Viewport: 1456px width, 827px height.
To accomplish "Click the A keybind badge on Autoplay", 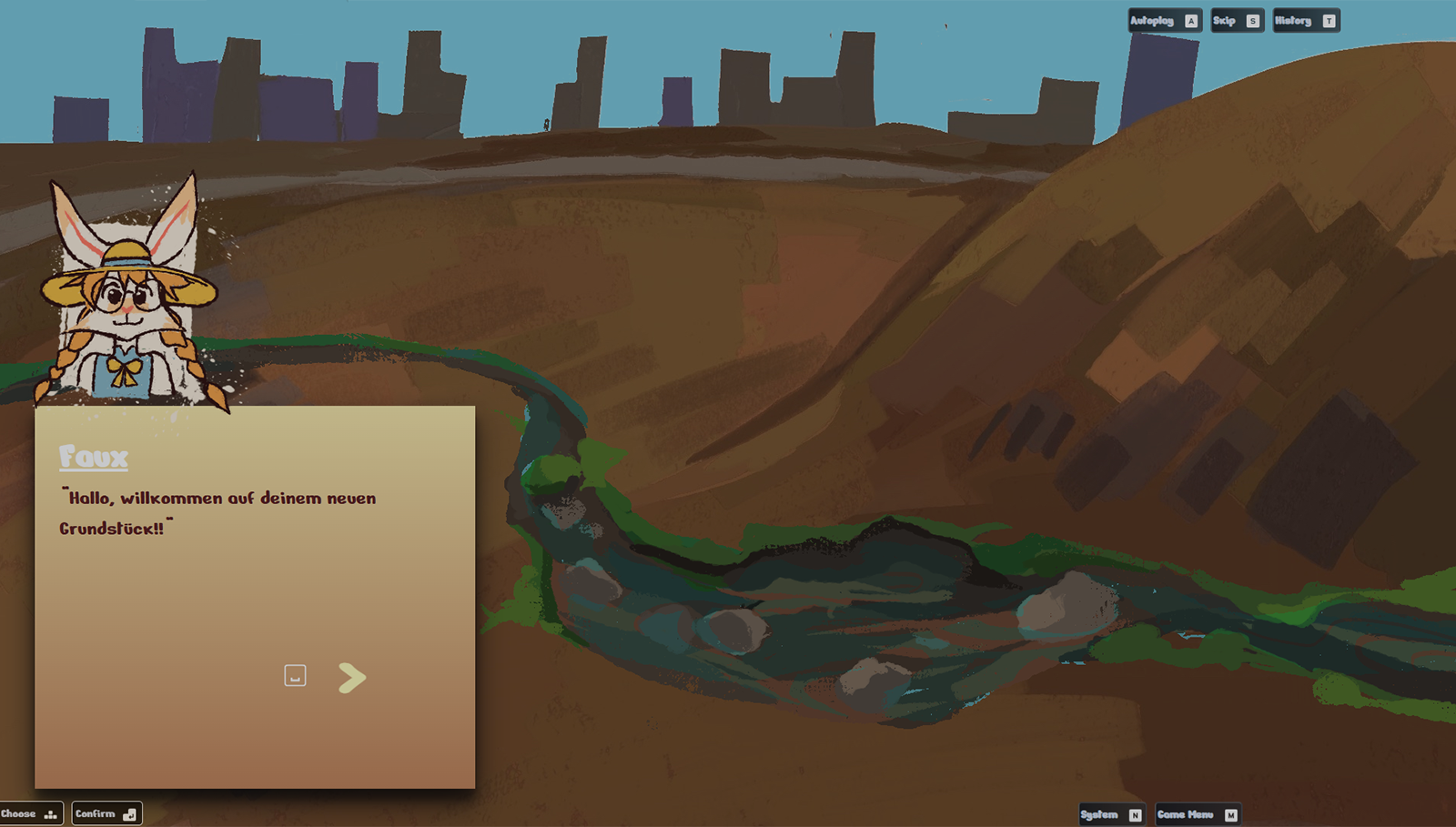I will [1189, 20].
